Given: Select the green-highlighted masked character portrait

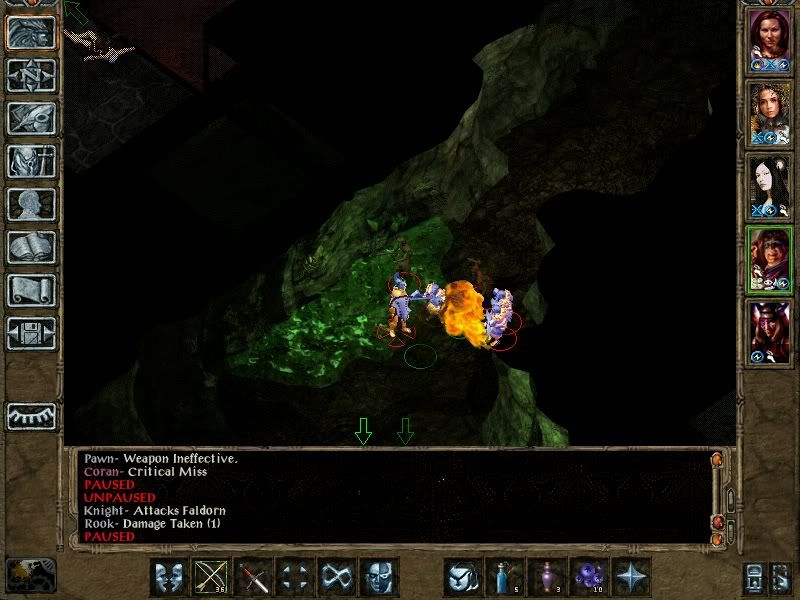Looking at the screenshot, I should (771, 258).
